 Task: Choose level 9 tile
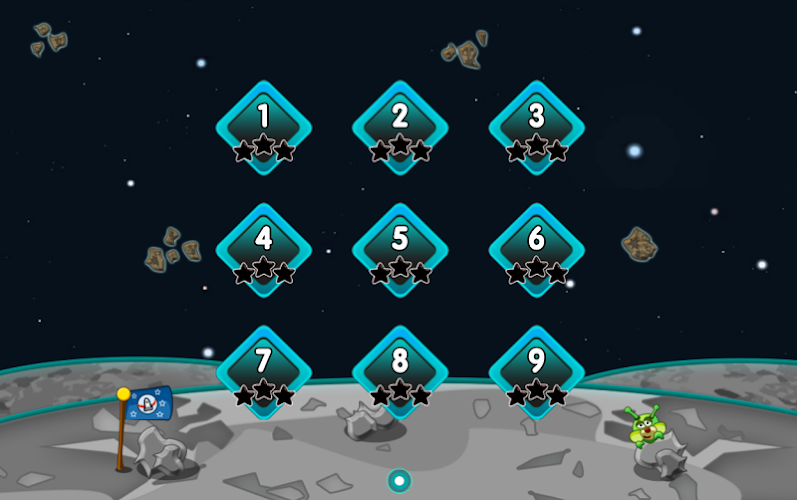pos(536,372)
